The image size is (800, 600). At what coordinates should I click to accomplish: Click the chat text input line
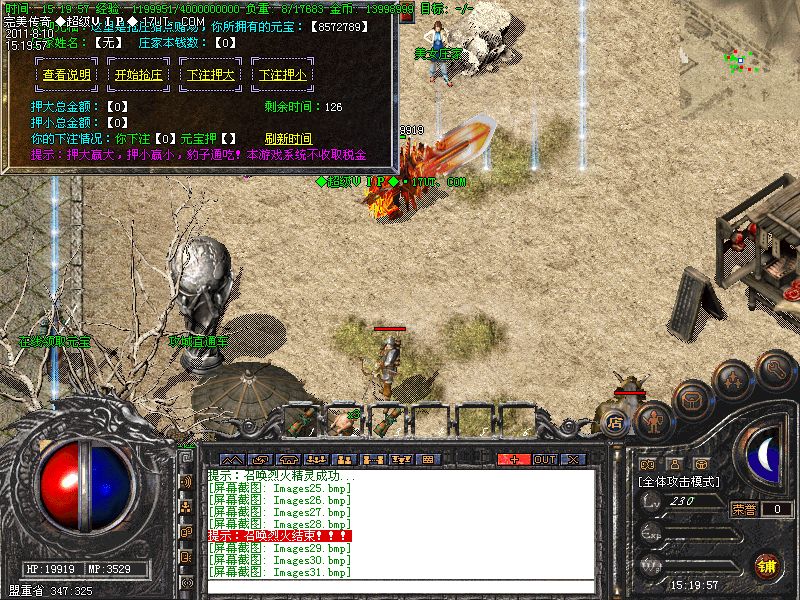click(x=400, y=588)
